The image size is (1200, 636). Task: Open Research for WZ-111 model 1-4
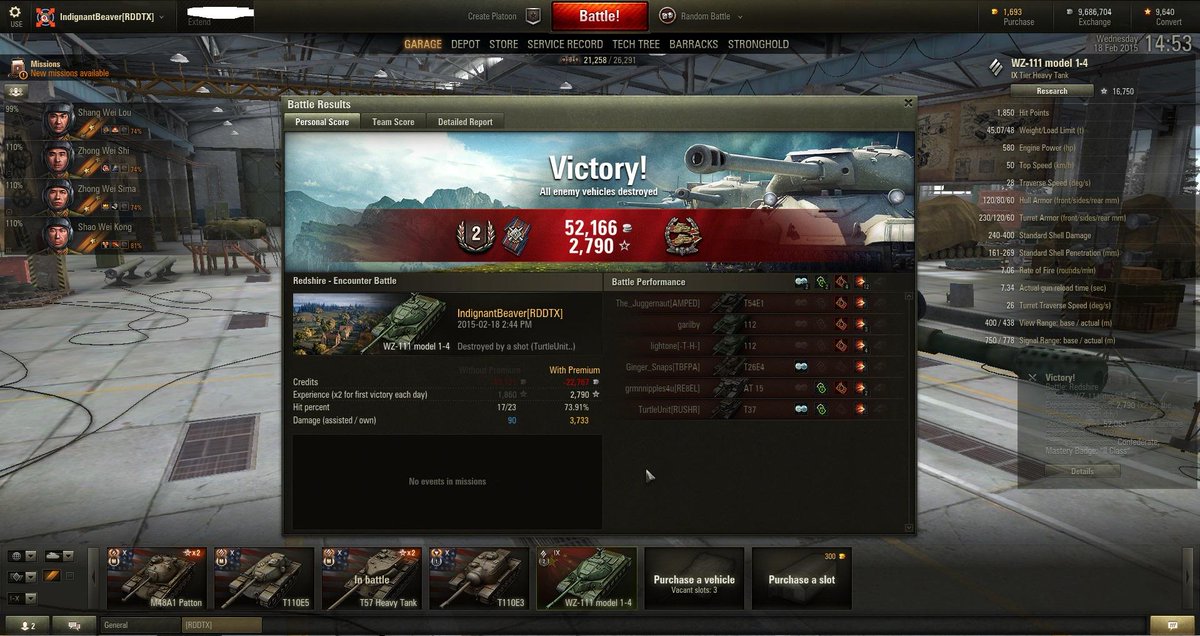(x=1051, y=91)
